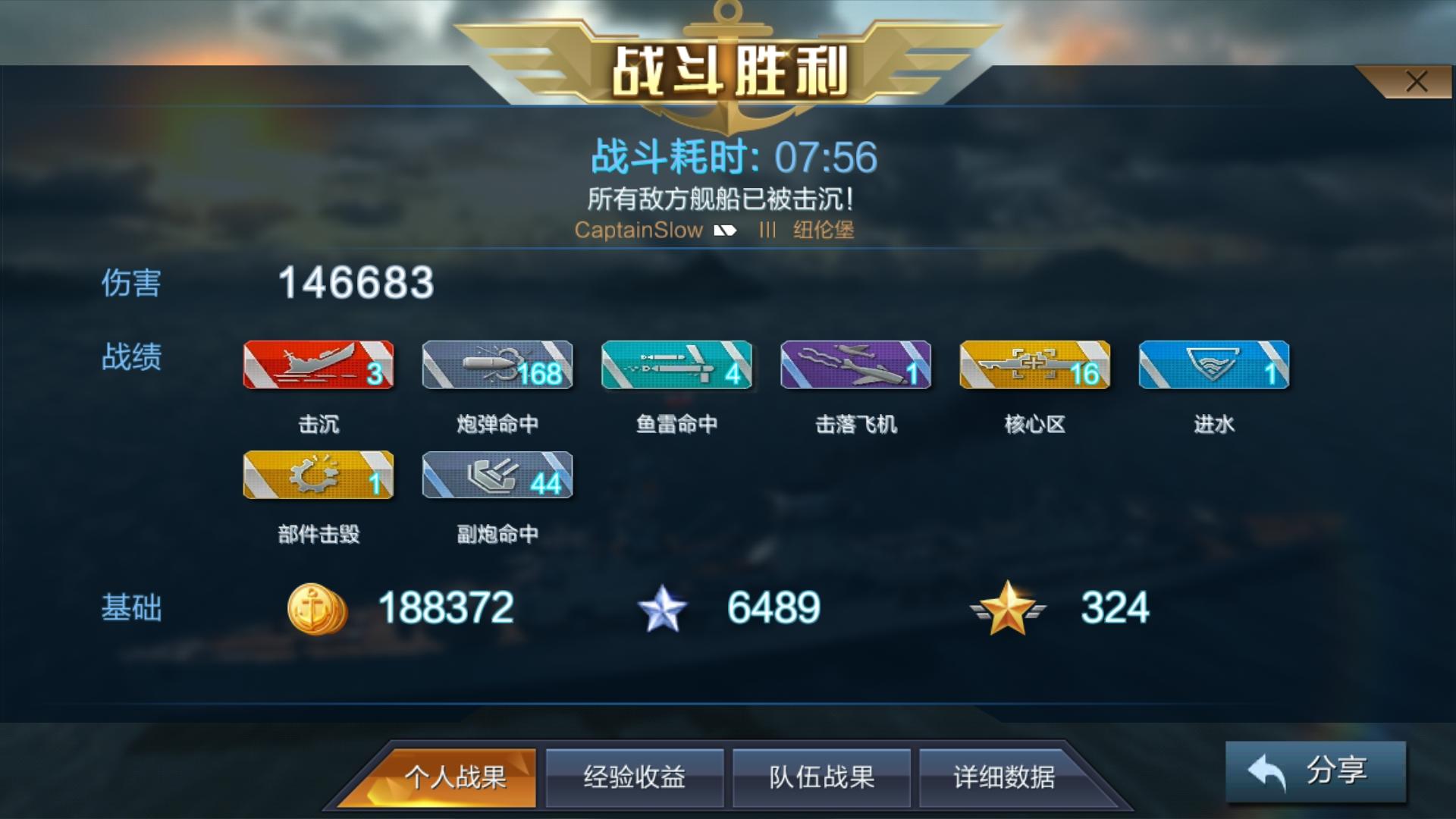Click the 部件击毁 parts destroyed badge

(x=318, y=476)
